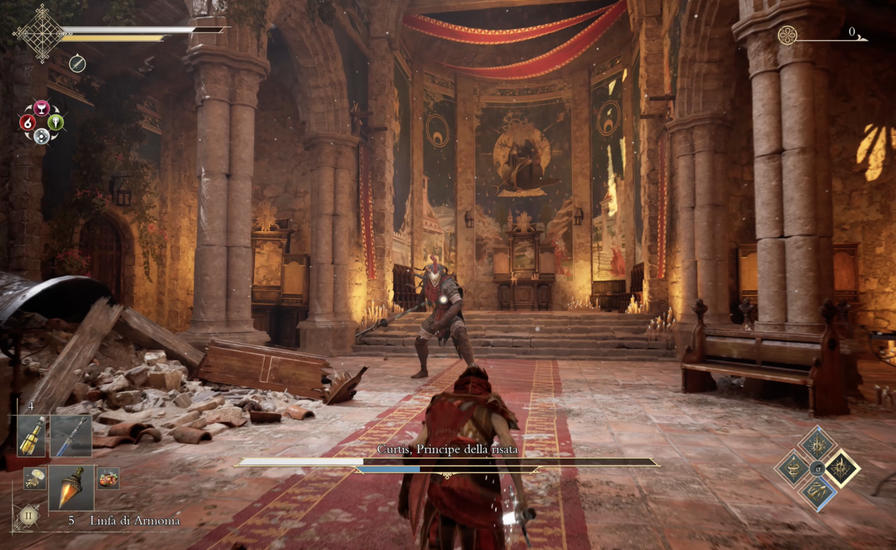
Task: Activate the top diamond skill icon
Action: pos(817,445)
